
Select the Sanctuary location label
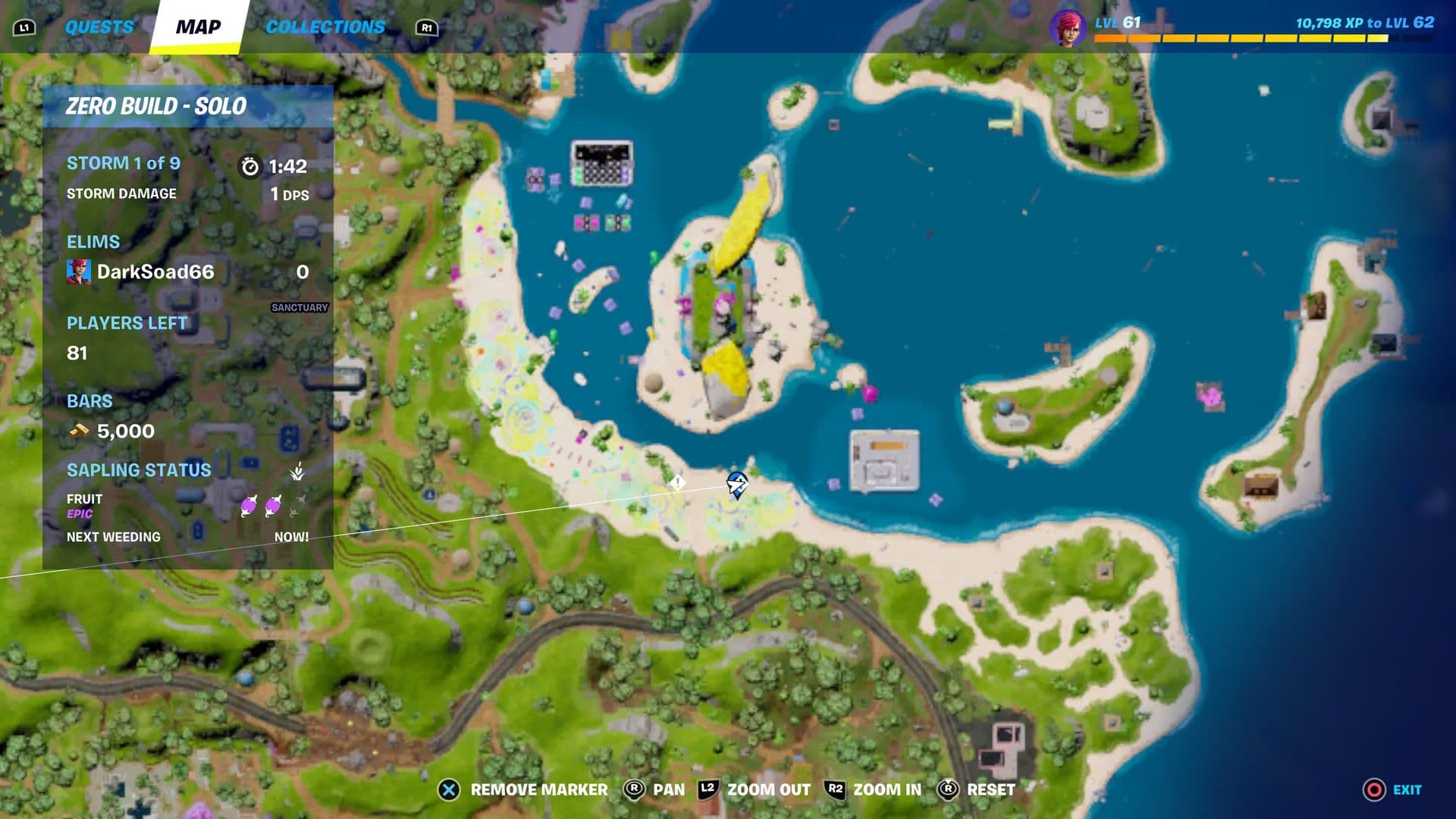pos(300,307)
